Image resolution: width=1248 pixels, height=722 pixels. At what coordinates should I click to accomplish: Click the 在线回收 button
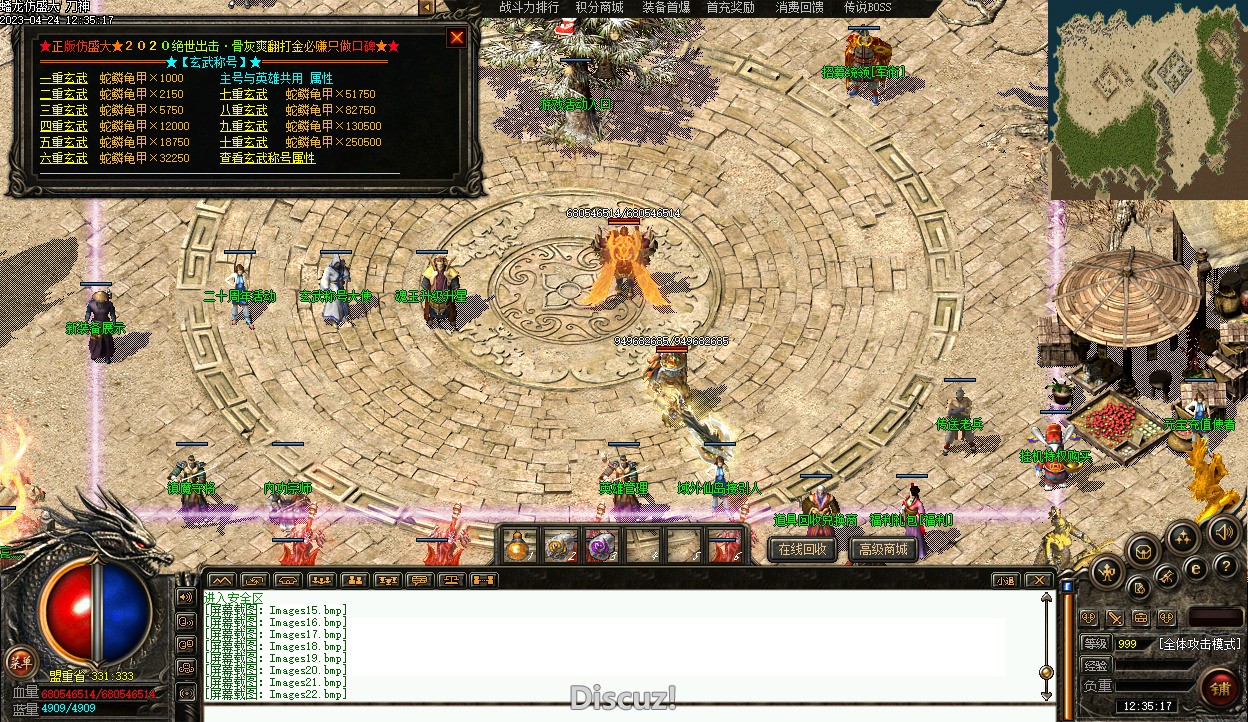tap(802, 549)
